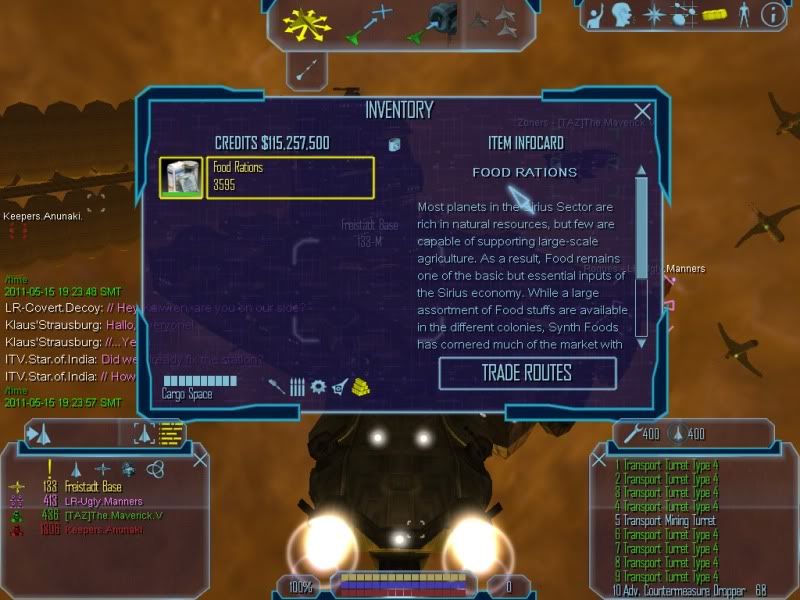Show the ammunition inventory filter
Image resolution: width=800 pixels, height=600 pixels.
pyautogui.click(x=297, y=387)
